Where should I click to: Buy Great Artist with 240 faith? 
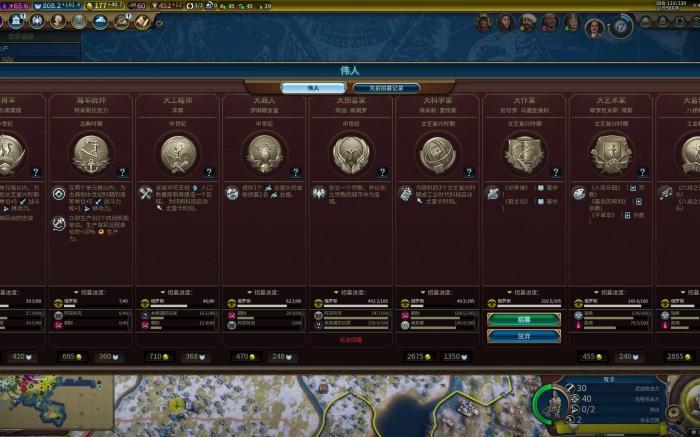[628, 356]
